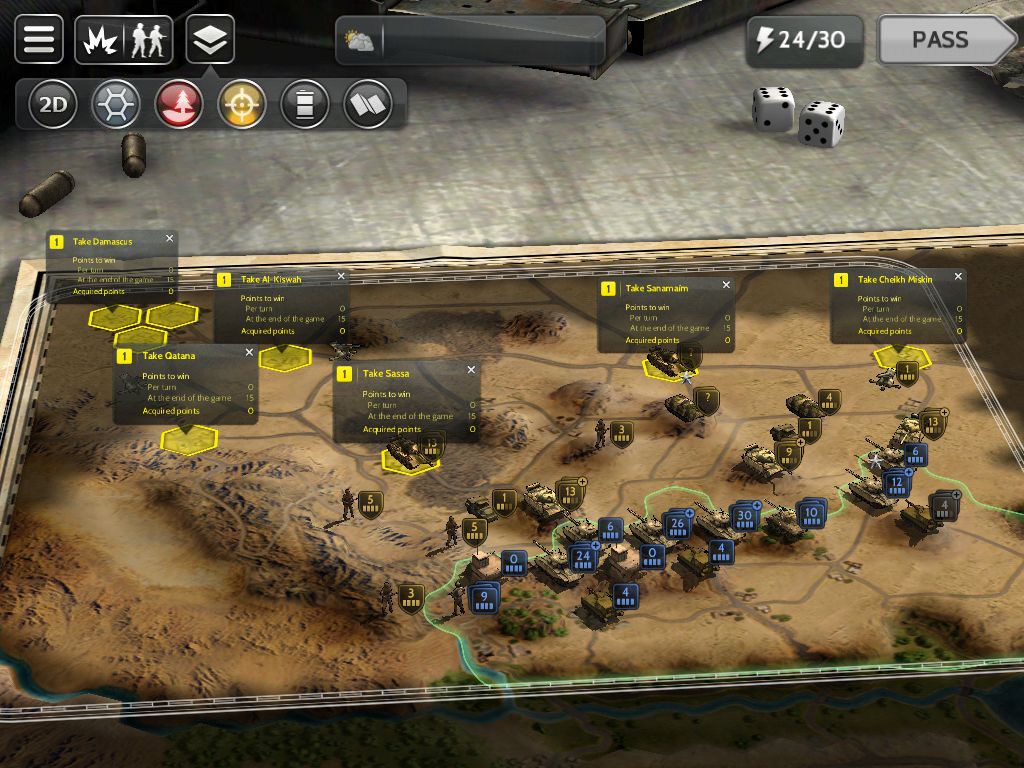Toggle the yellow crosshair objectives layer
Image resolution: width=1024 pixels, height=768 pixels.
(242, 104)
